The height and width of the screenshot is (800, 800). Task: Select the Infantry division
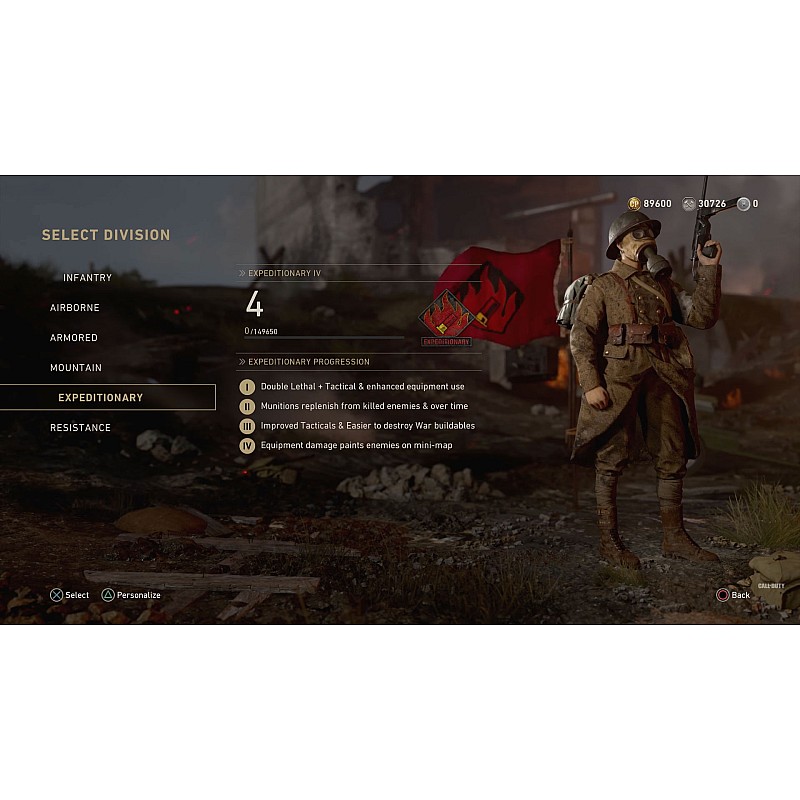88,278
